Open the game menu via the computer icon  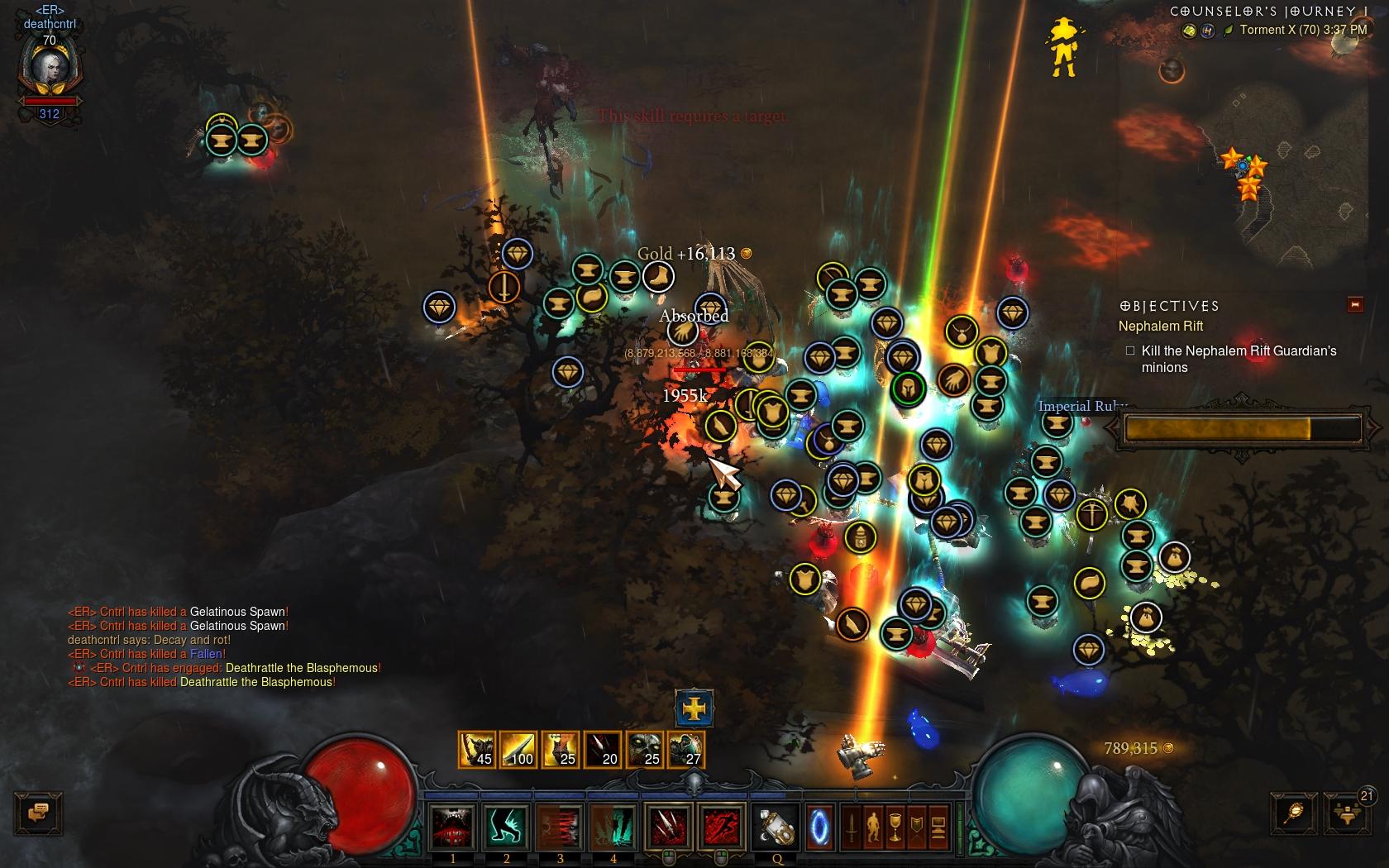tap(938, 827)
